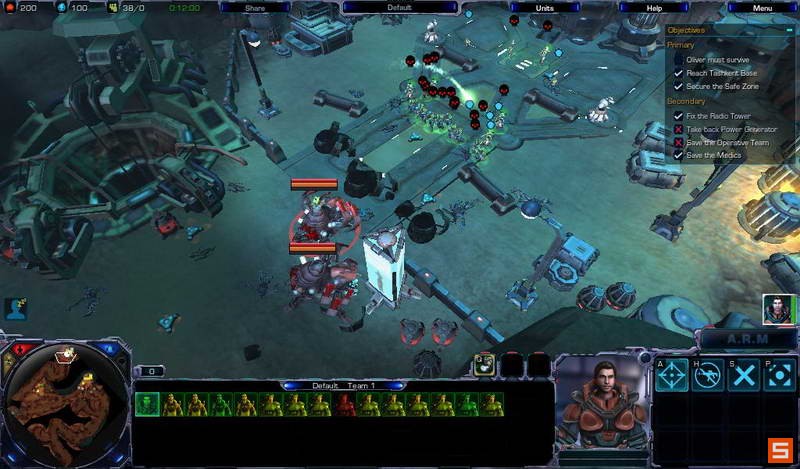This screenshot has width=800, height=469.
Task: Open the Menu button
Action: [x=762, y=7]
